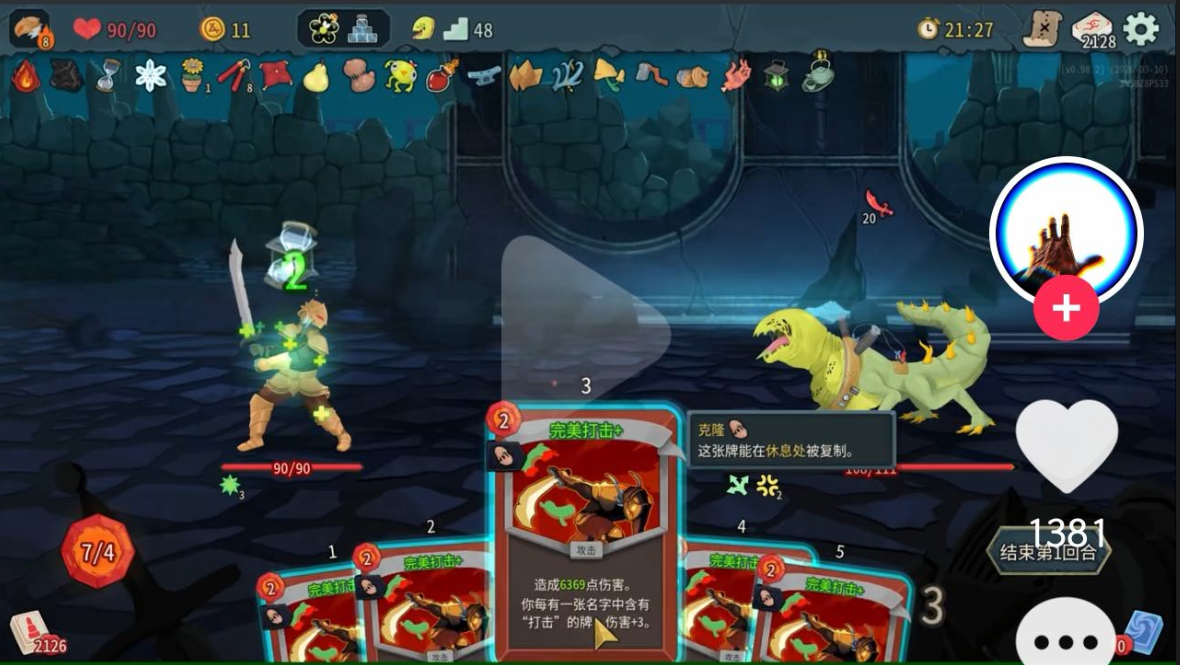Image resolution: width=1180 pixels, height=665 pixels.
Task: Inspect the red nunchaku relic
Action: (x=233, y=75)
